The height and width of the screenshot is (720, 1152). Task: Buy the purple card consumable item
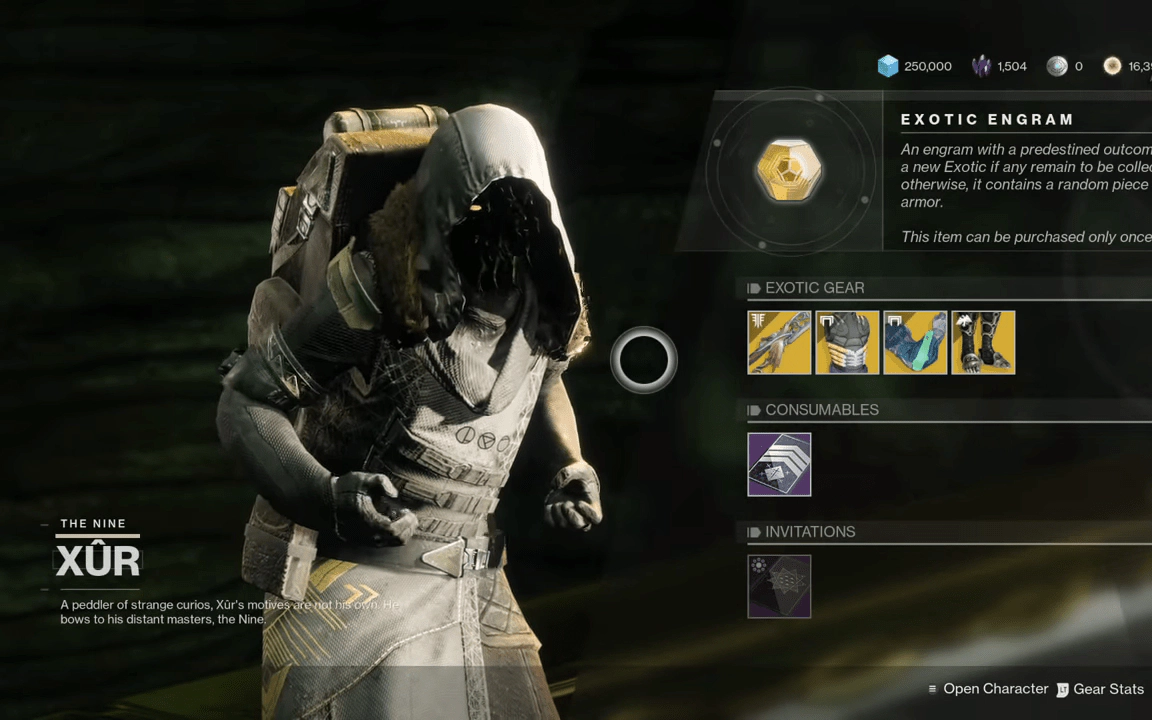tap(779, 464)
